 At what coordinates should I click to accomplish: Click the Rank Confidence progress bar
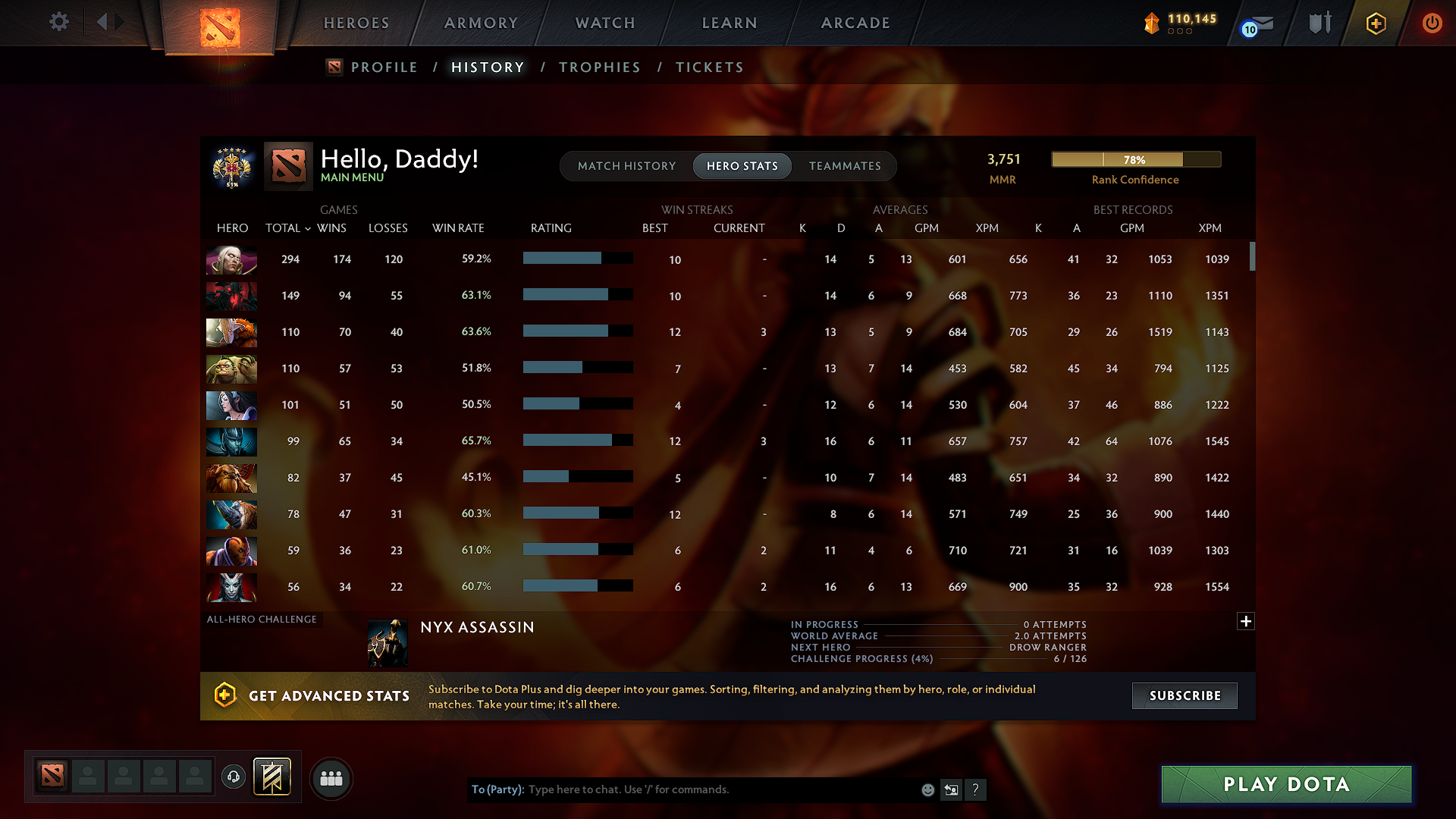point(1136,159)
